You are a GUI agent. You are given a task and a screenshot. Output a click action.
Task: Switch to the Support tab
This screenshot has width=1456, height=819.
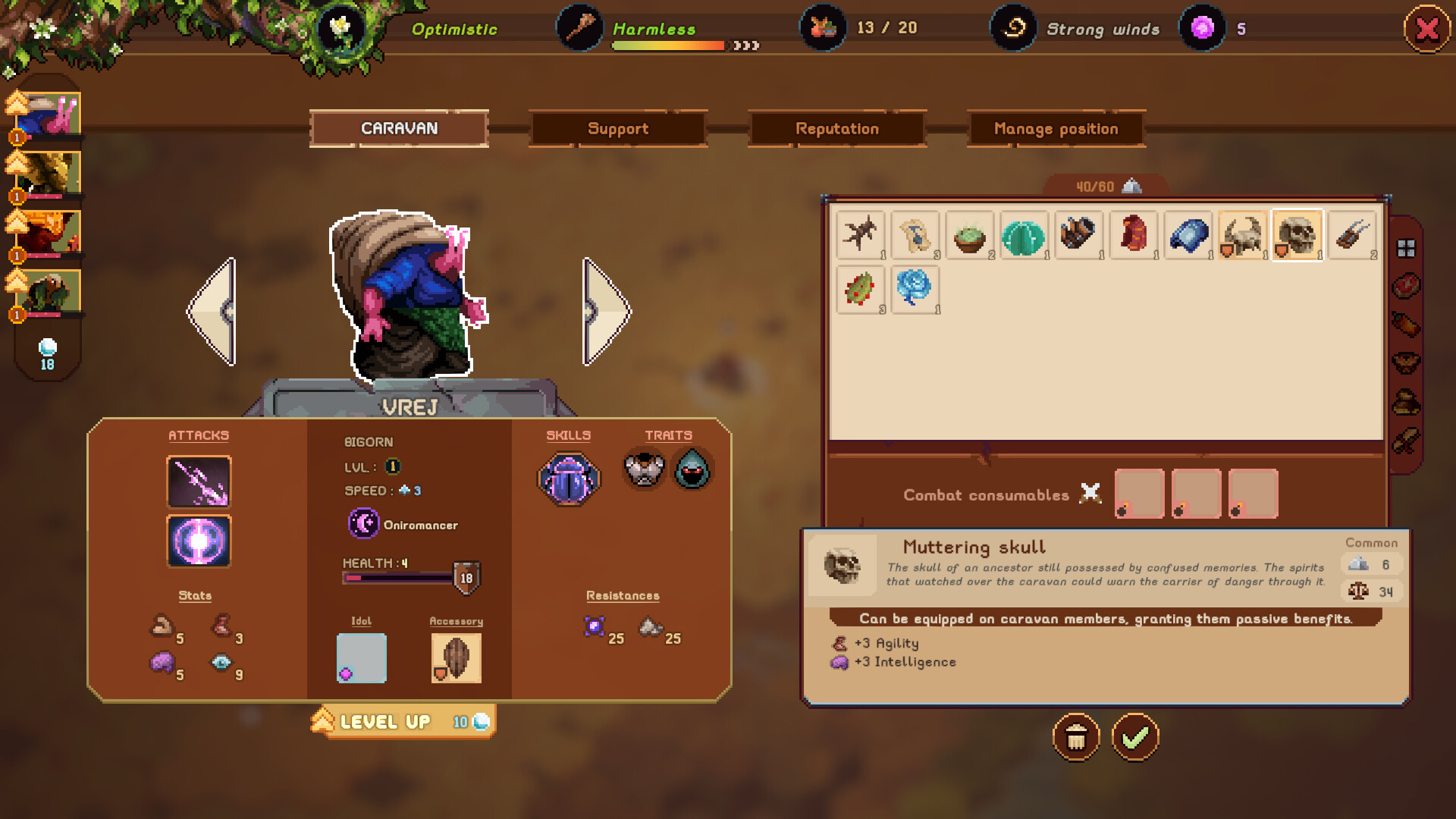coord(618,128)
